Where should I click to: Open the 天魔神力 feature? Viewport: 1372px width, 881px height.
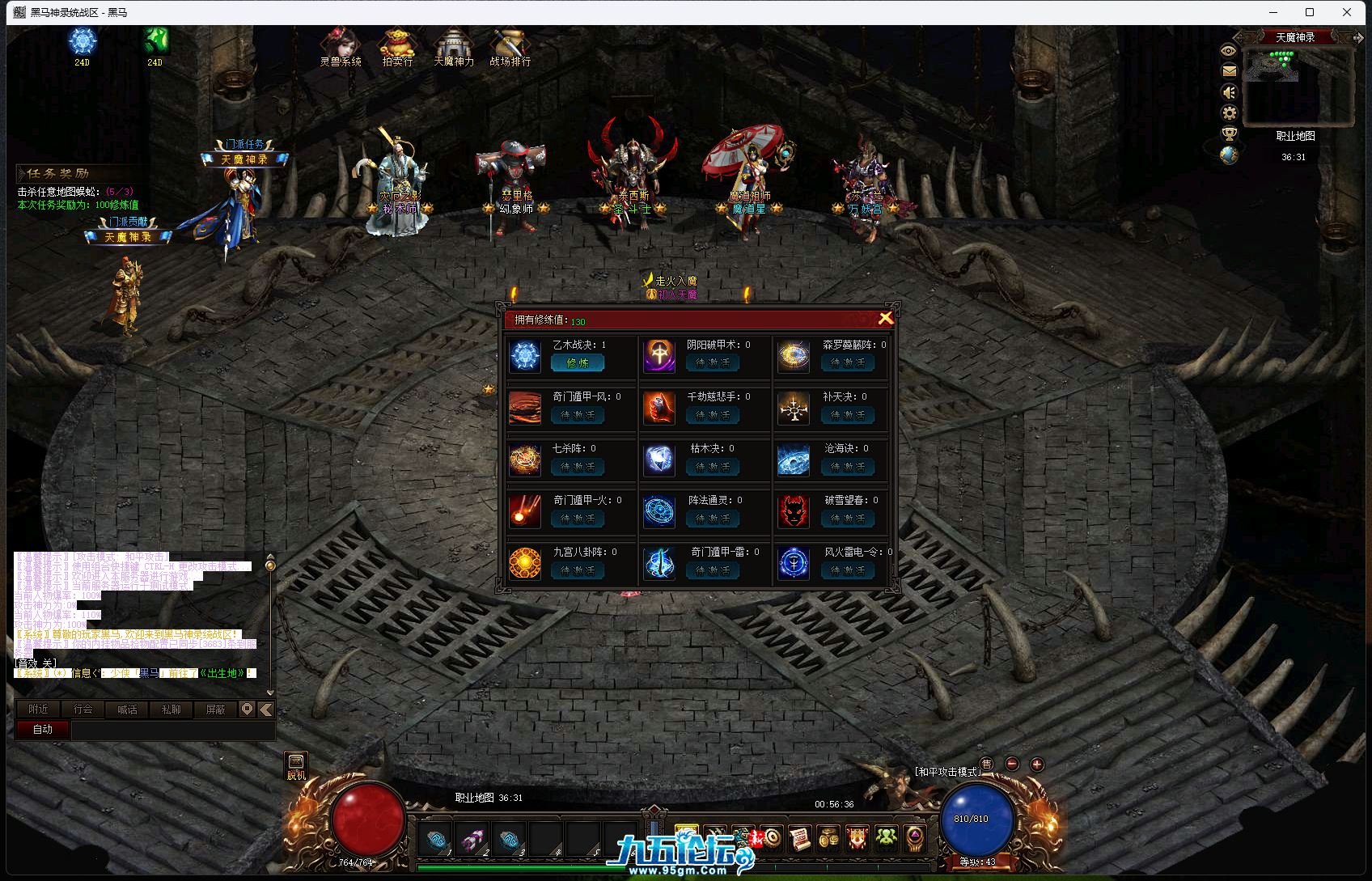pos(453,49)
